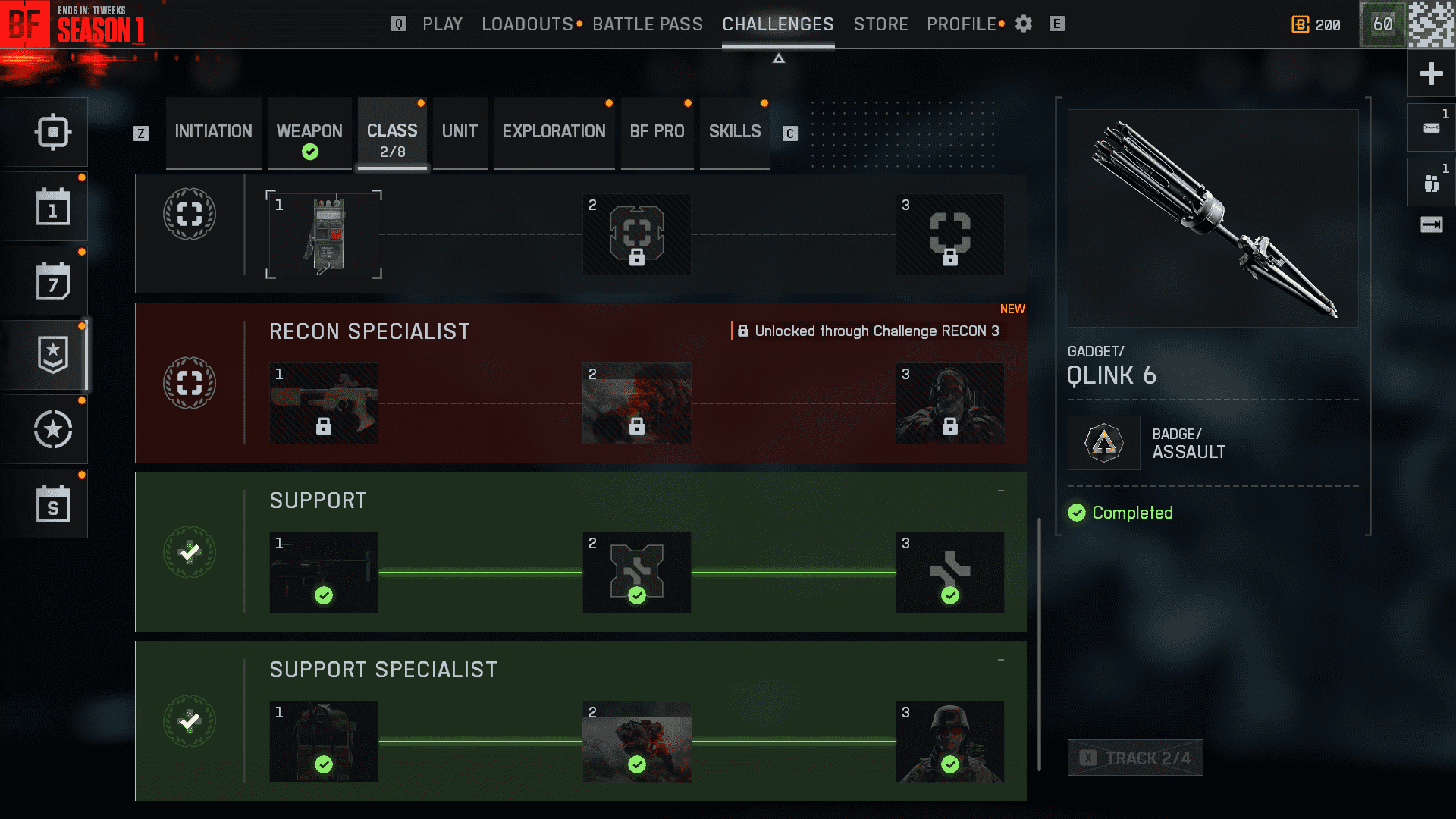This screenshot has width=1456, height=819.
Task: Select Support Specialist stage 3 soldier reward
Action: pos(949,742)
